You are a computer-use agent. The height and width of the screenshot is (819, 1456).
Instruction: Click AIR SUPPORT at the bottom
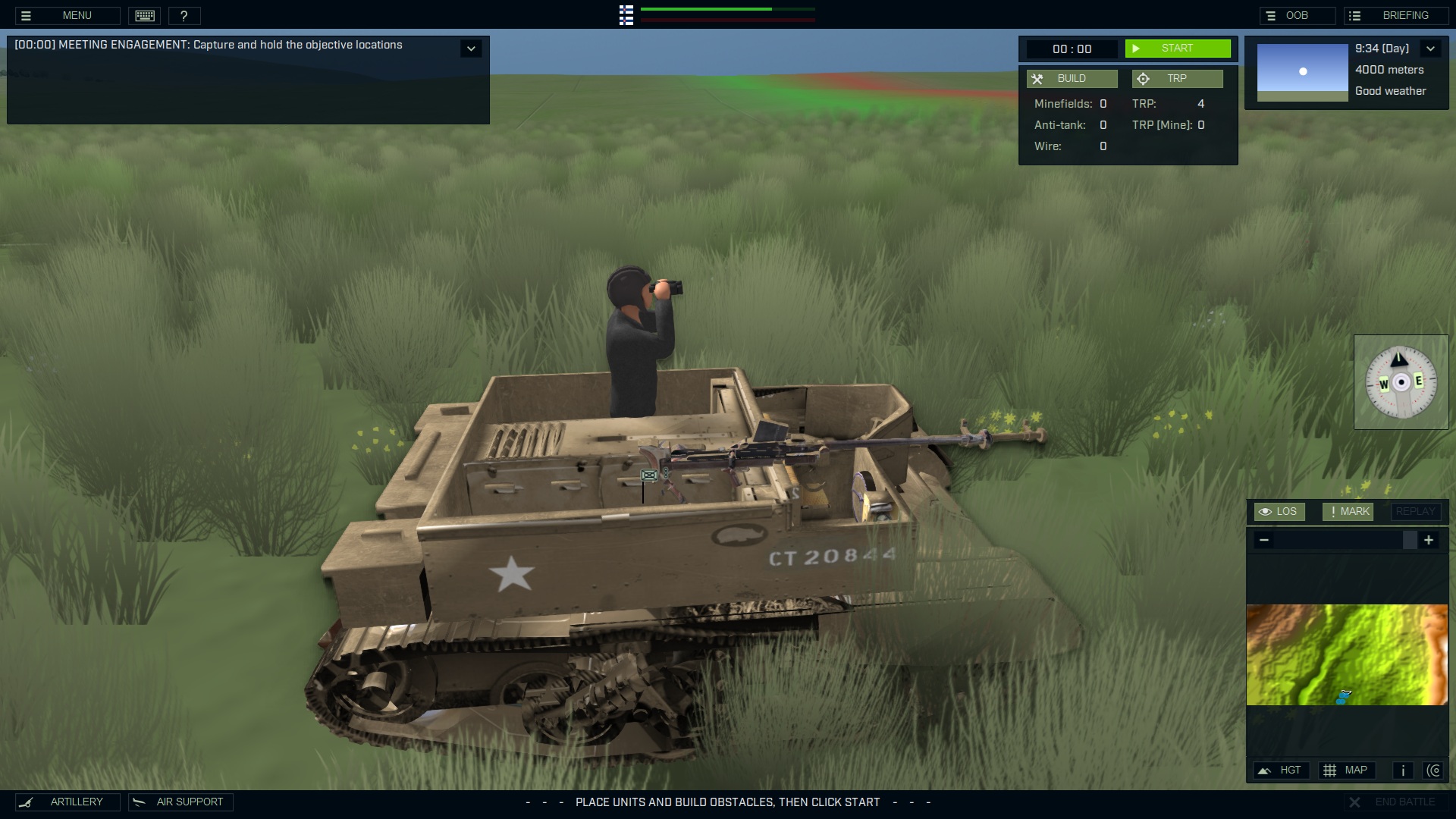click(180, 802)
